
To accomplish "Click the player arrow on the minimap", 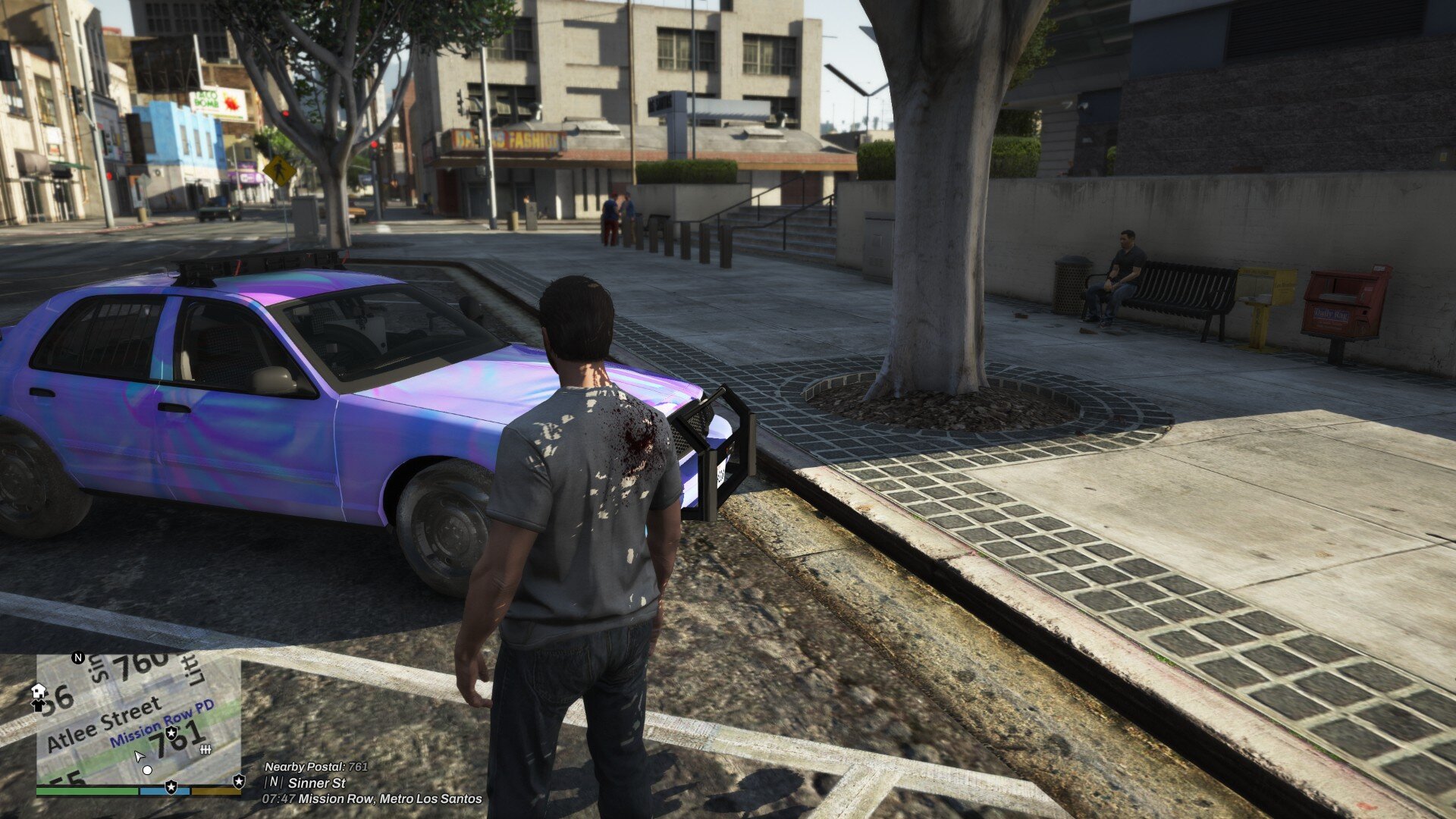I will pyautogui.click(x=139, y=756).
